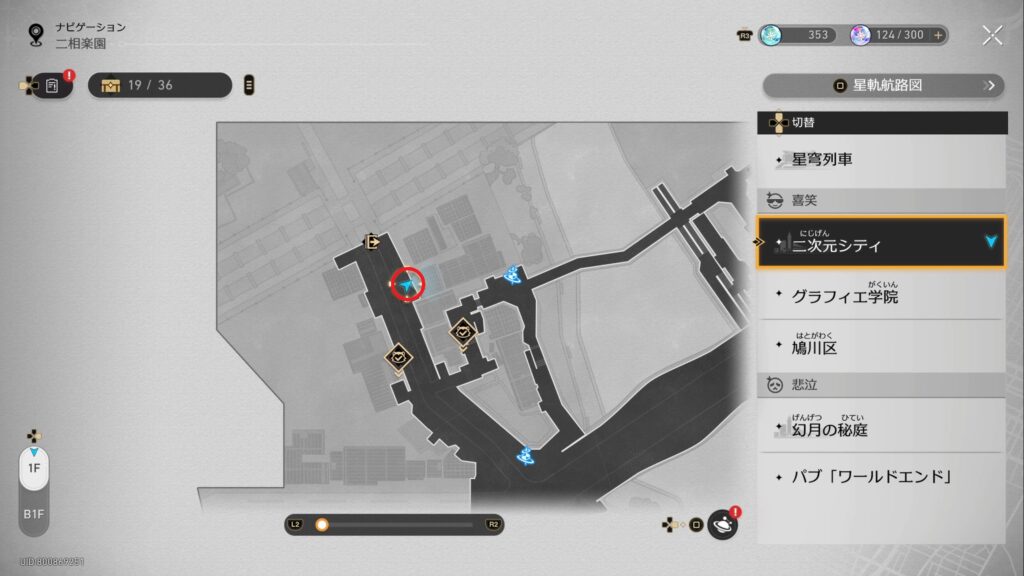This screenshot has height=576, width=1024.
Task: Open the 星軌航路図 star rail map
Action: [x=883, y=85]
